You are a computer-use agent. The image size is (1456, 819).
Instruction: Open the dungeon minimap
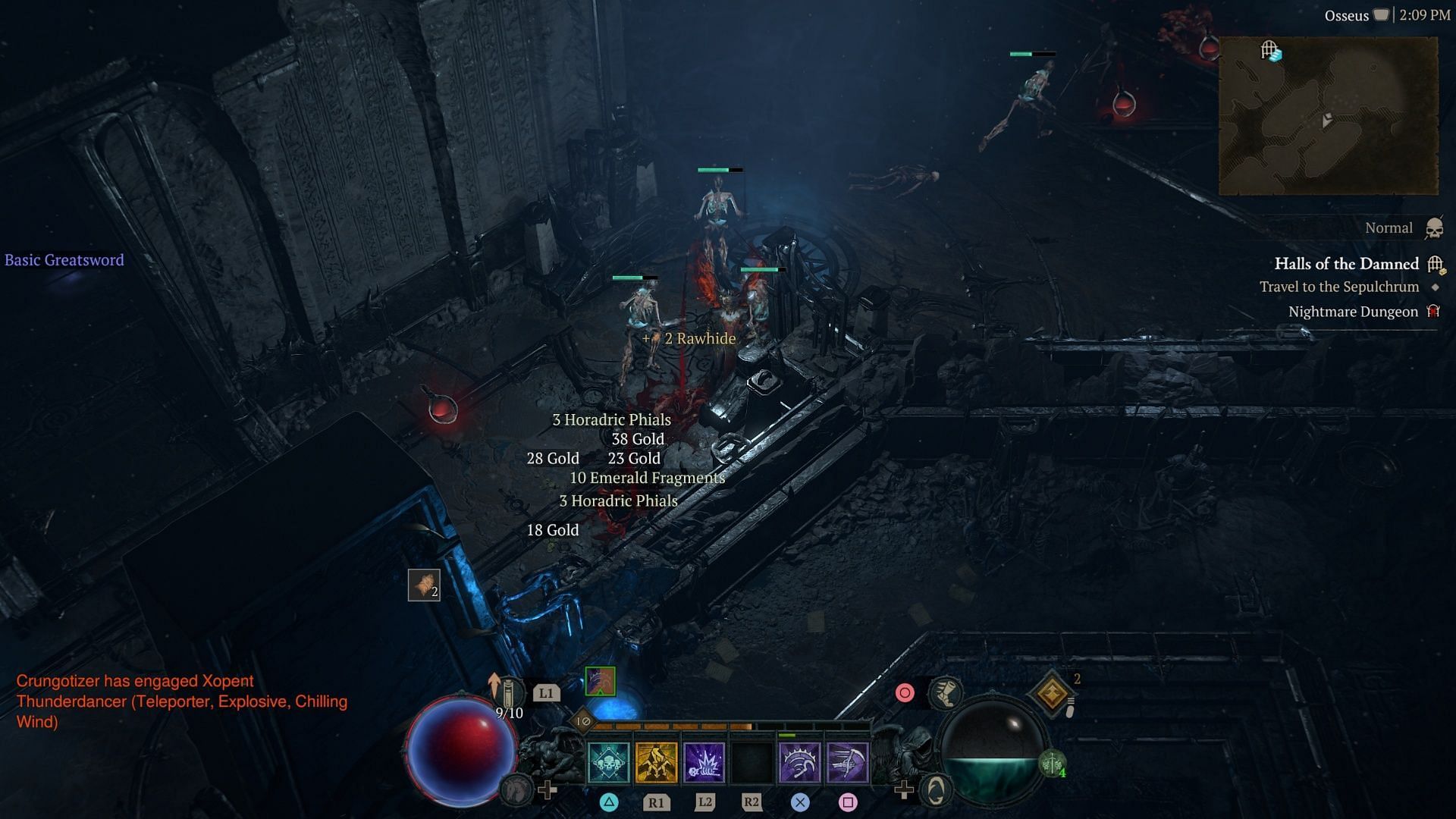1328,116
